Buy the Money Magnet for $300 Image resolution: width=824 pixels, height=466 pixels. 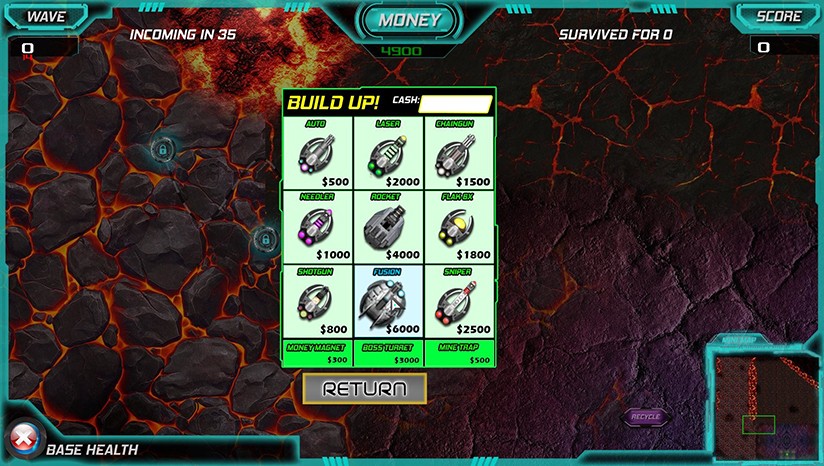pos(317,353)
